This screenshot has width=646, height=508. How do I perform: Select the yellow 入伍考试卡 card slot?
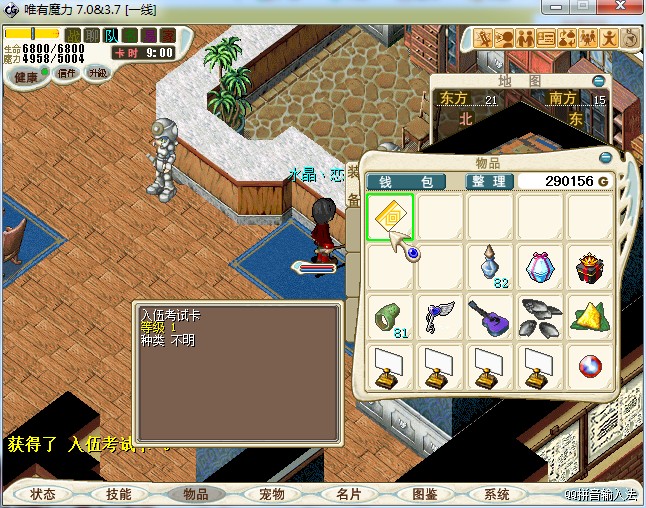pyautogui.click(x=390, y=217)
